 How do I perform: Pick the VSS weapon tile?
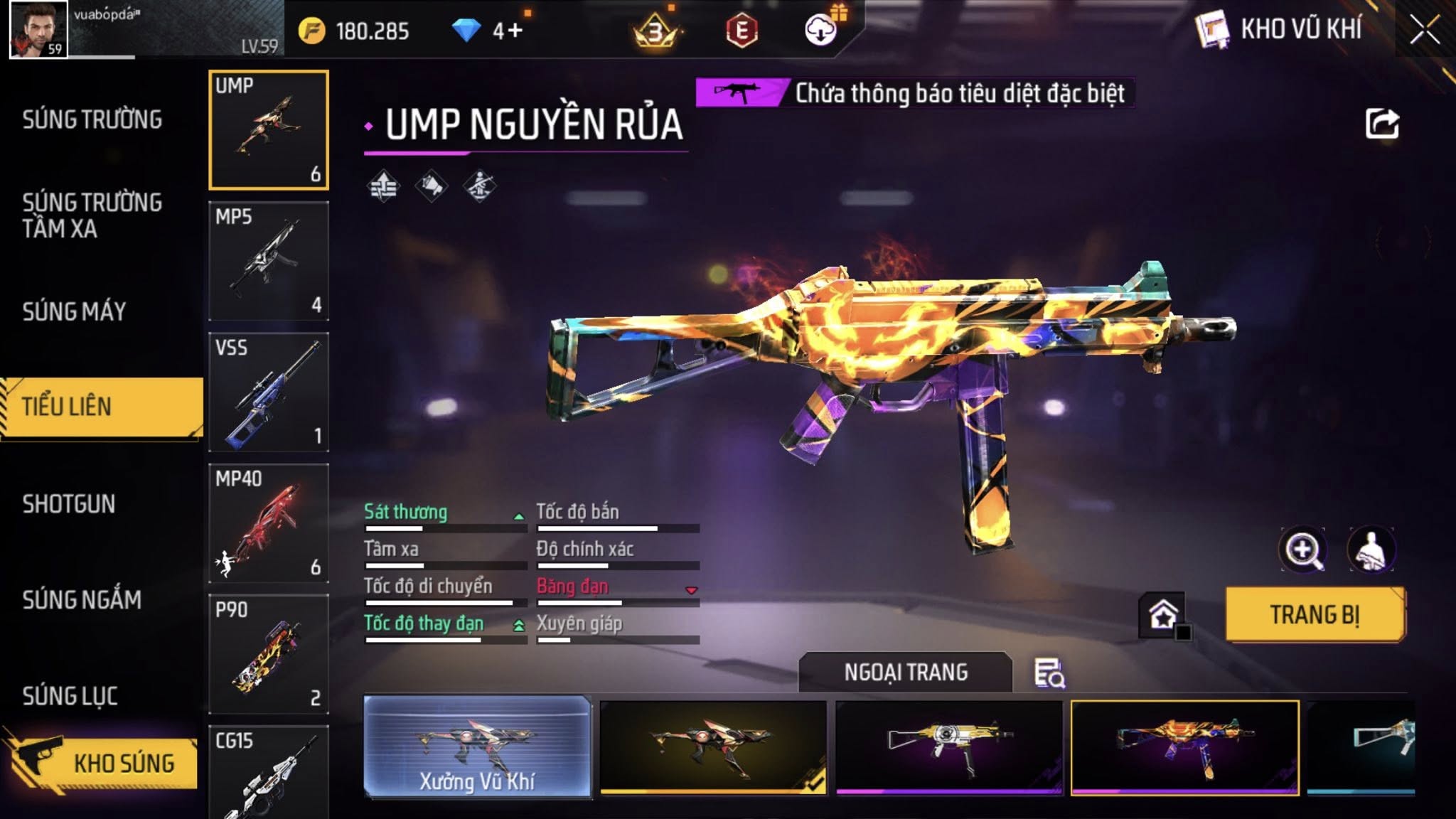coord(269,392)
